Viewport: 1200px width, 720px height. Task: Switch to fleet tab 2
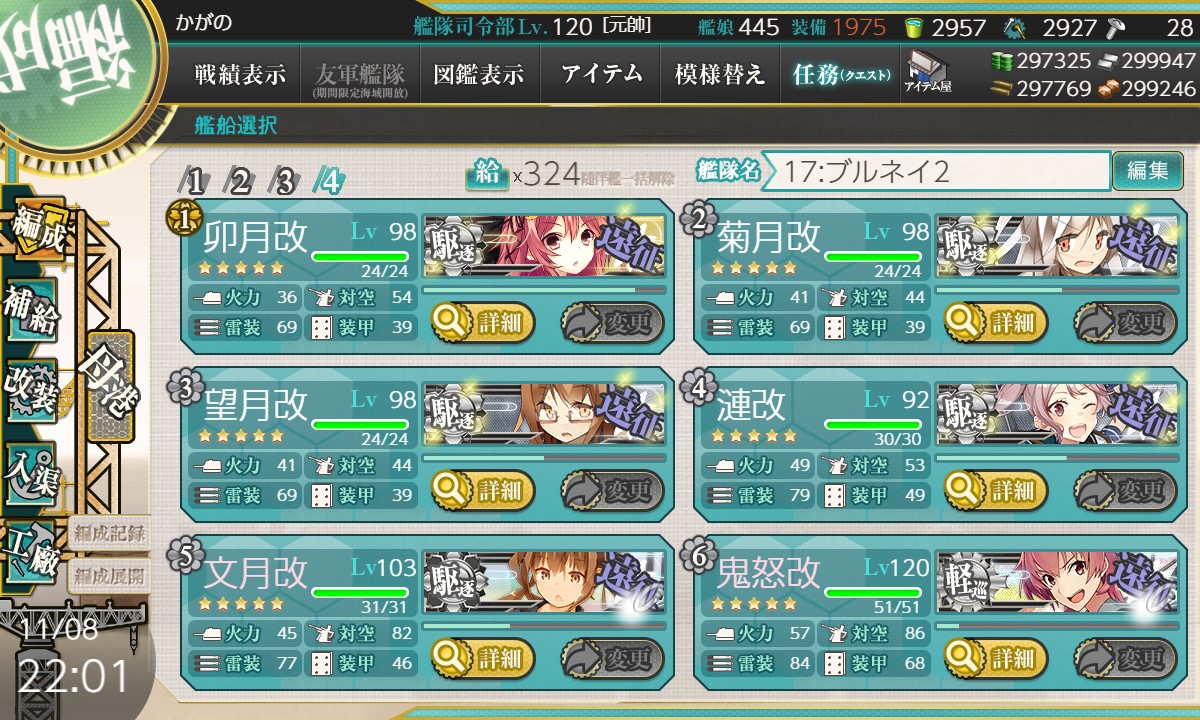[241, 182]
